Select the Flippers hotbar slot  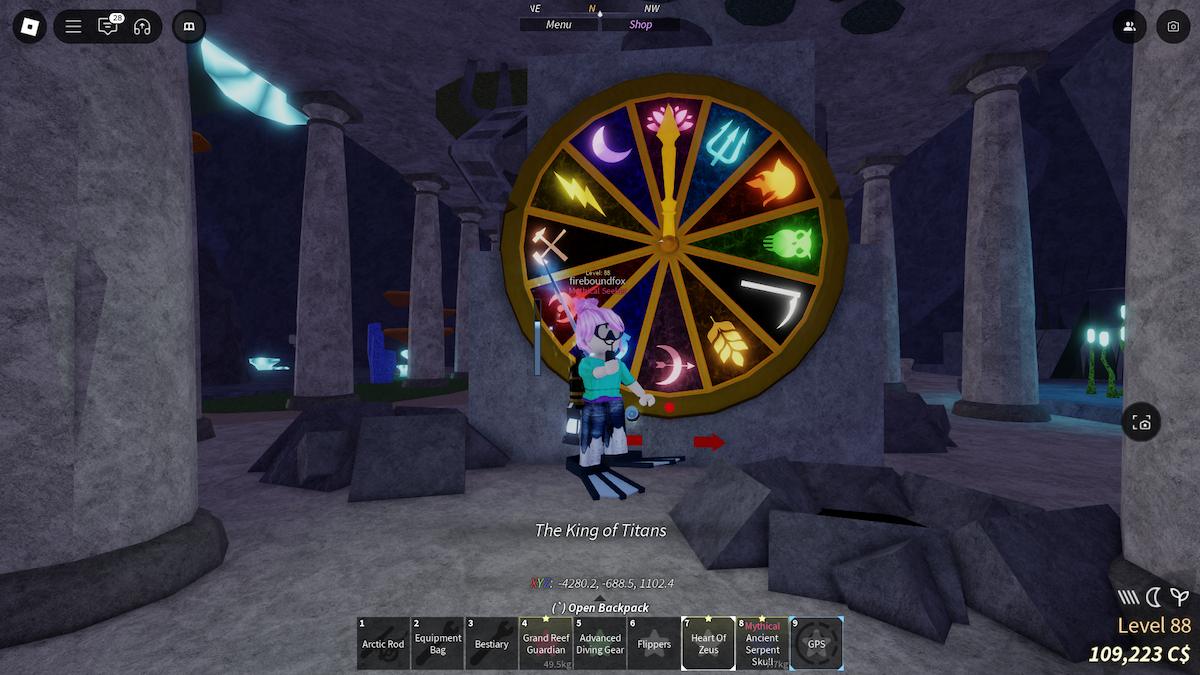(x=654, y=643)
